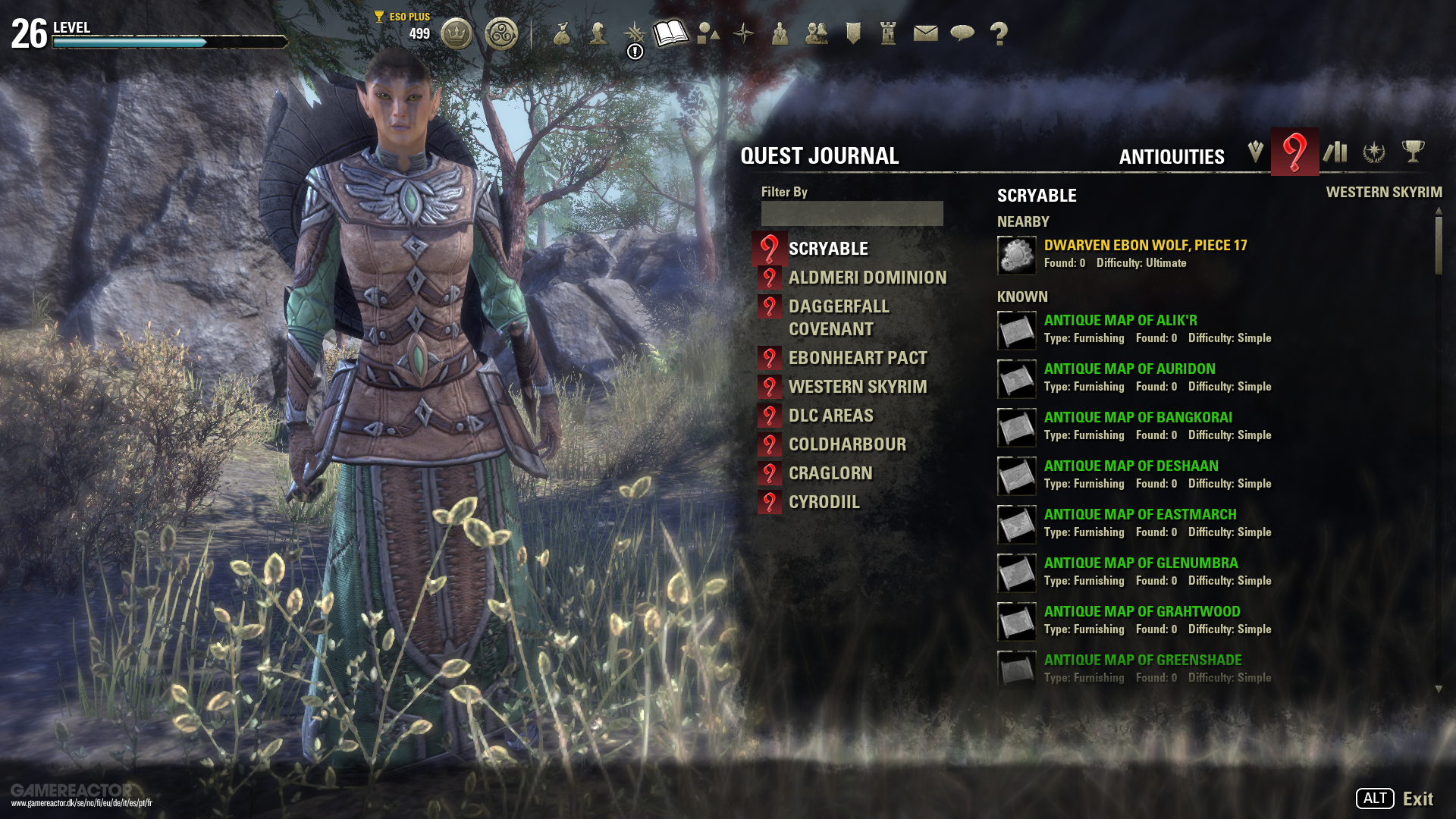Viewport: 1456px width, 819px height.
Task: Open the help question mark menu
Action: point(999,33)
